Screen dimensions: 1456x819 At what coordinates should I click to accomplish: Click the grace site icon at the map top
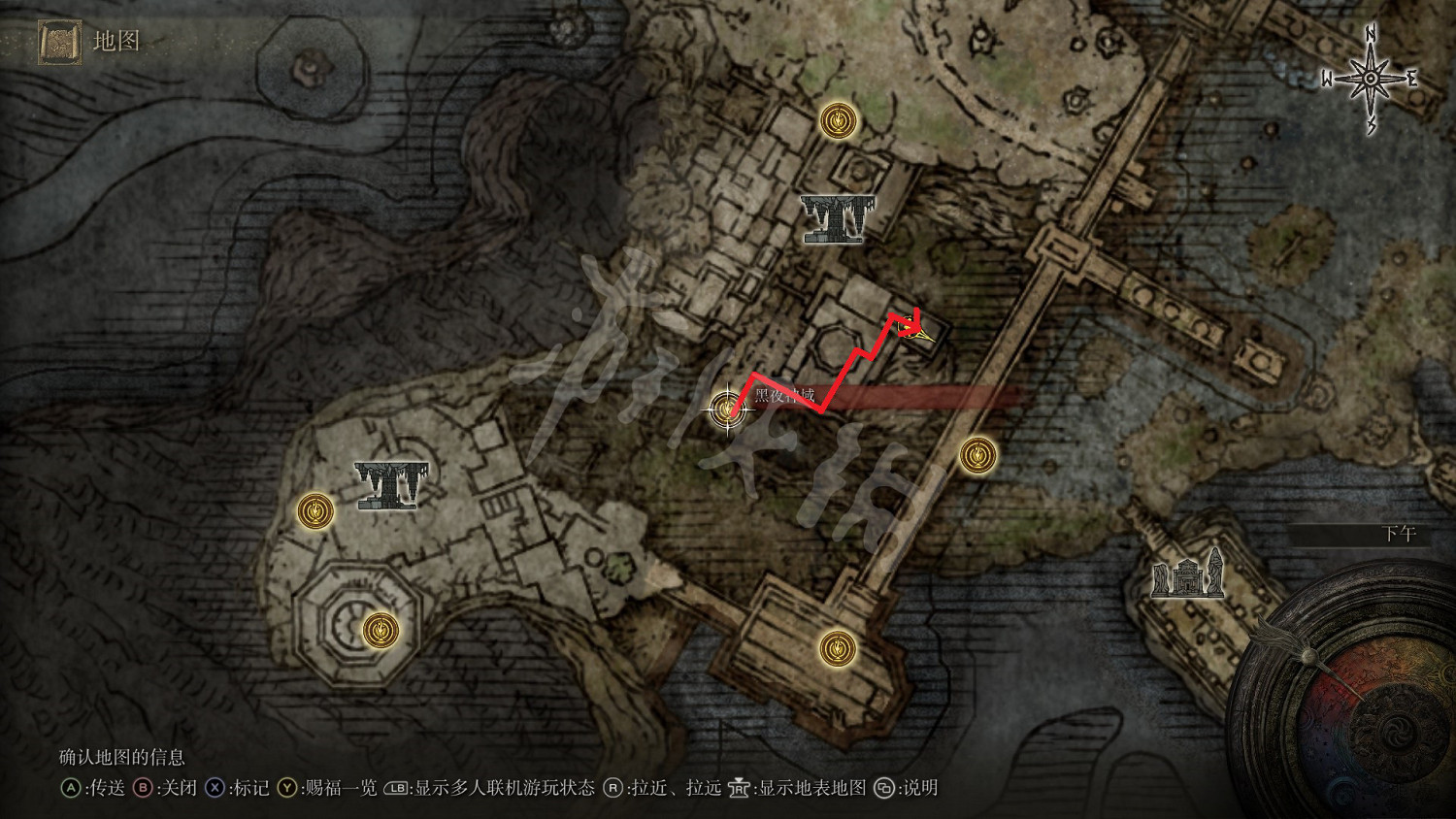point(837,122)
